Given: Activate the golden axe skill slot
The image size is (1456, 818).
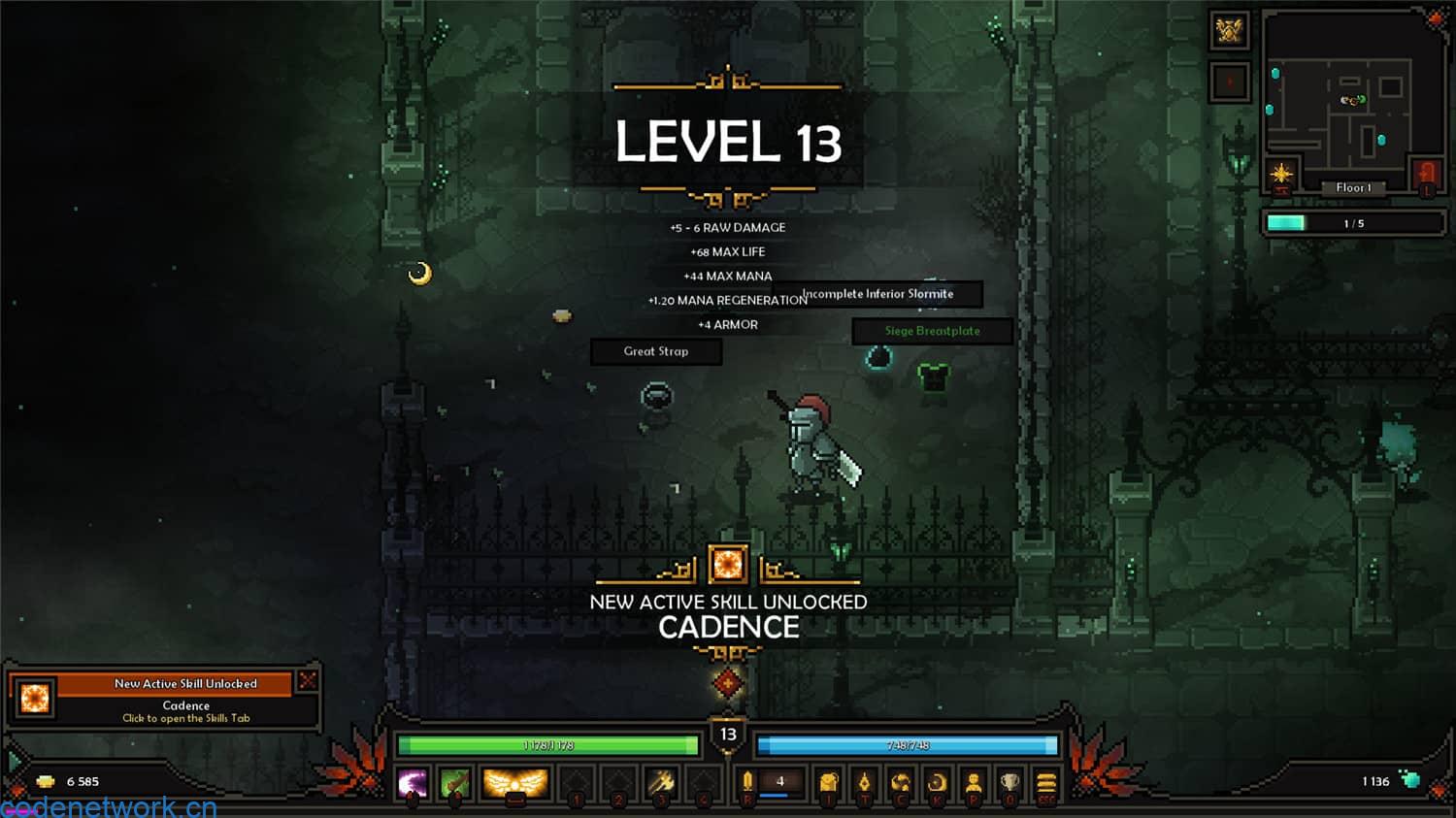Looking at the screenshot, I should point(663,782).
